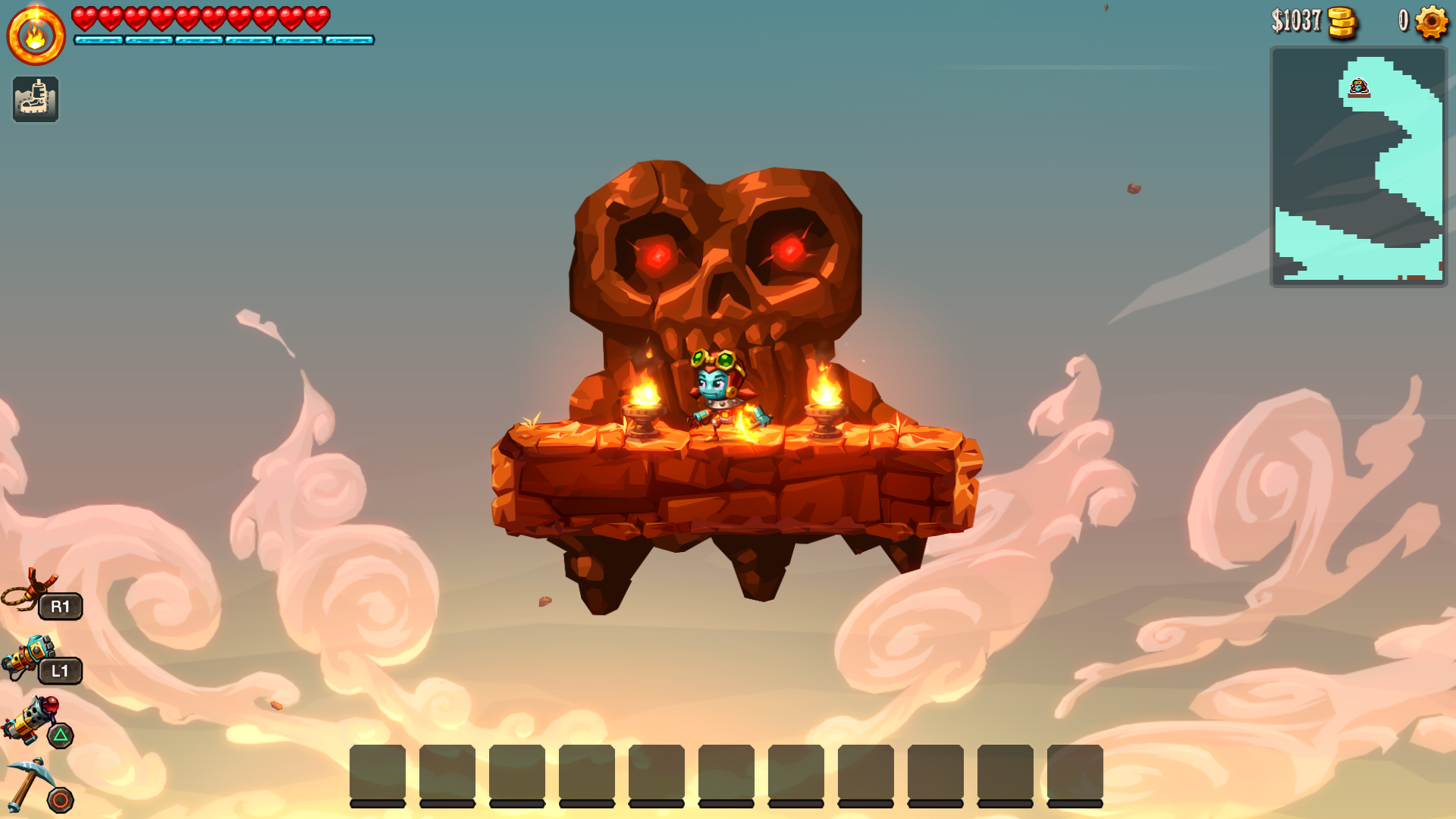Select the pickaxe tool
This screenshot has width=1456, height=819.
(27, 784)
